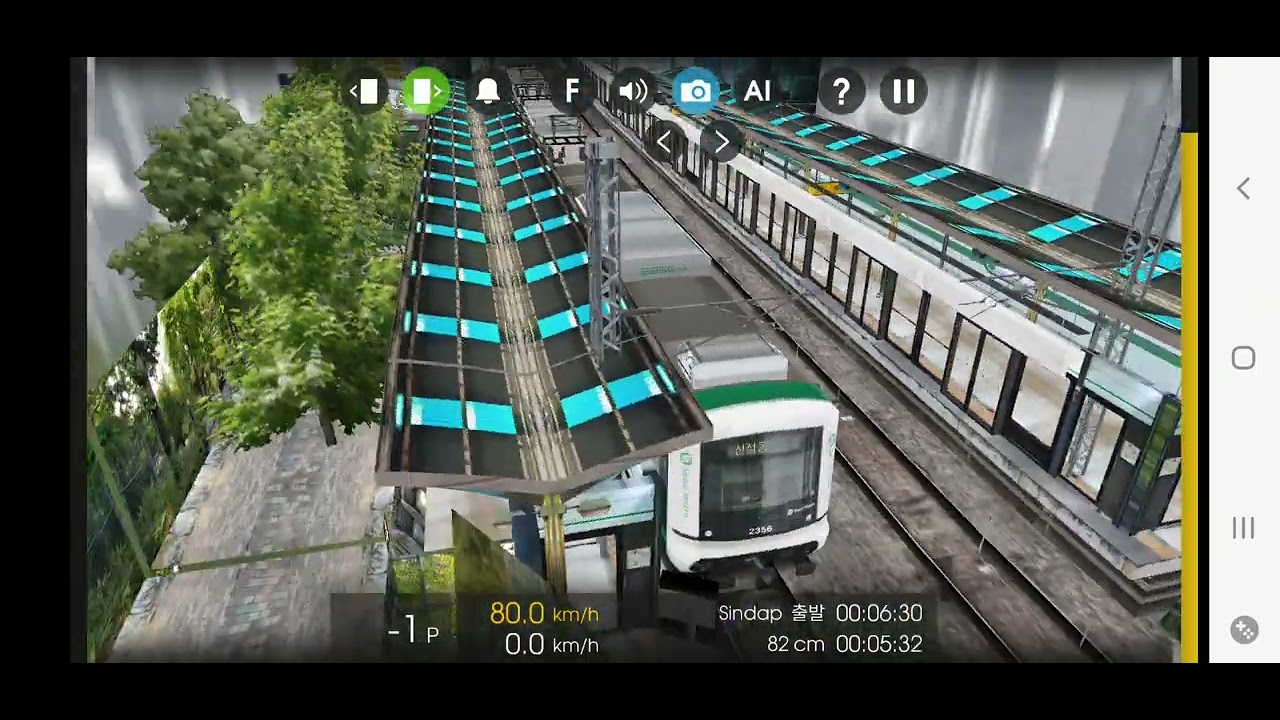
Task: Open the game controller overlay icon
Action: point(1244,630)
